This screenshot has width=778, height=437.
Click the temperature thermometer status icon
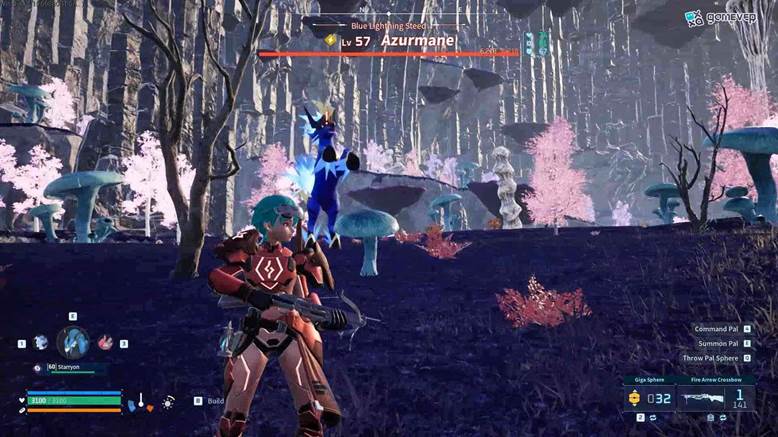141,401
